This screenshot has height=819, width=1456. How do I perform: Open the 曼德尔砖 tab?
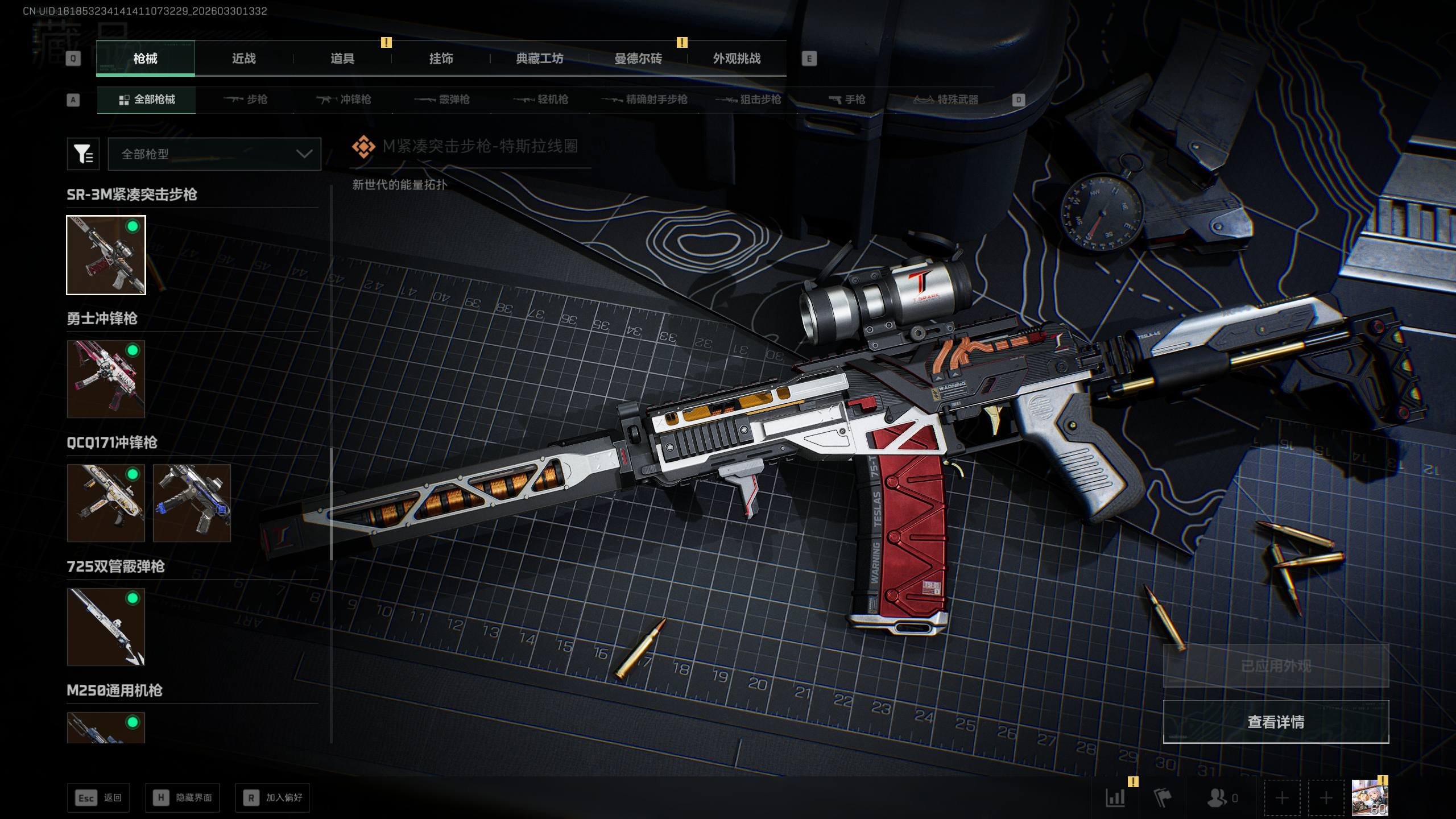point(638,59)
